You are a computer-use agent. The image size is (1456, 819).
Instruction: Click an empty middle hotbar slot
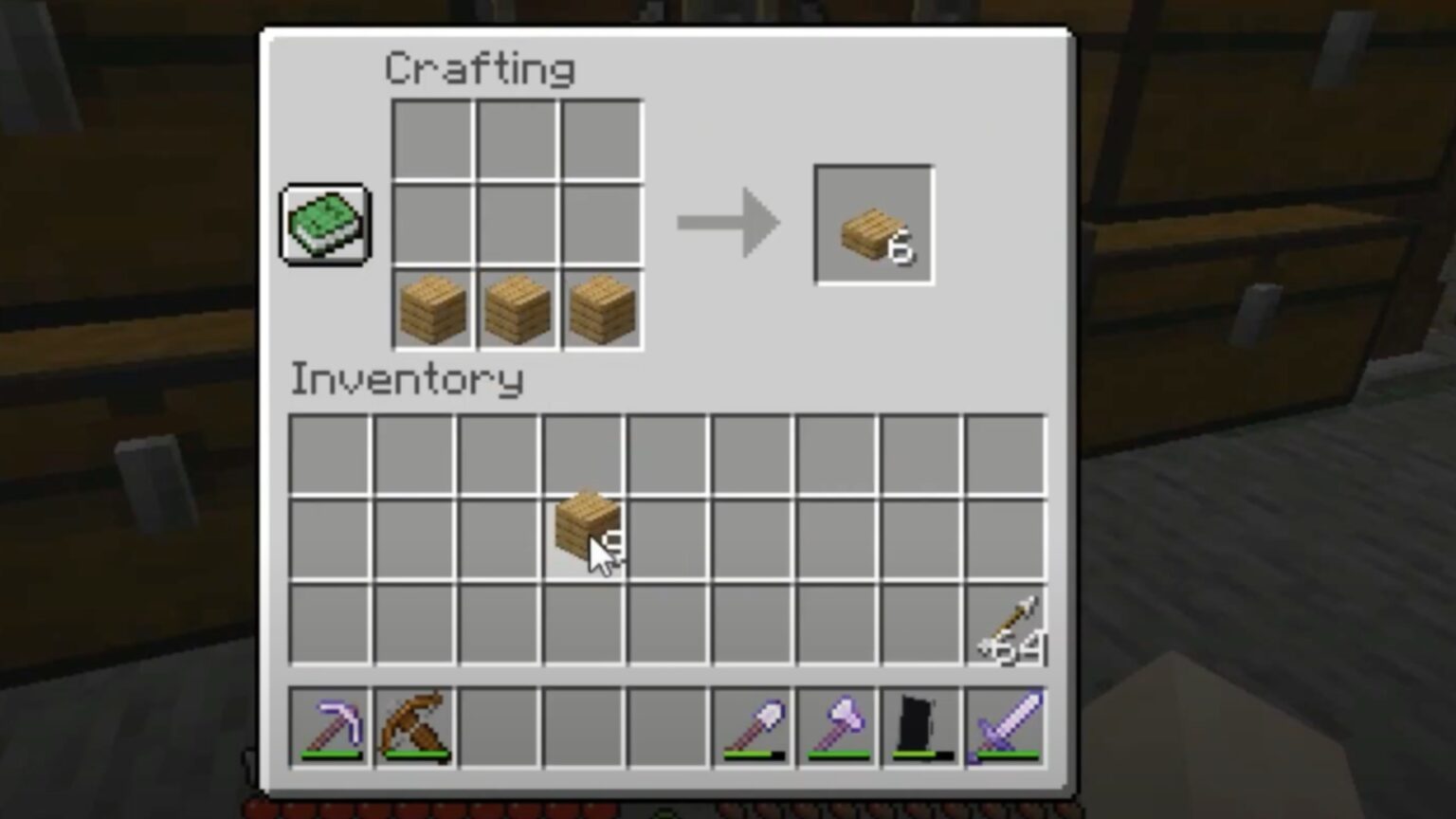[x=582, y=725]
